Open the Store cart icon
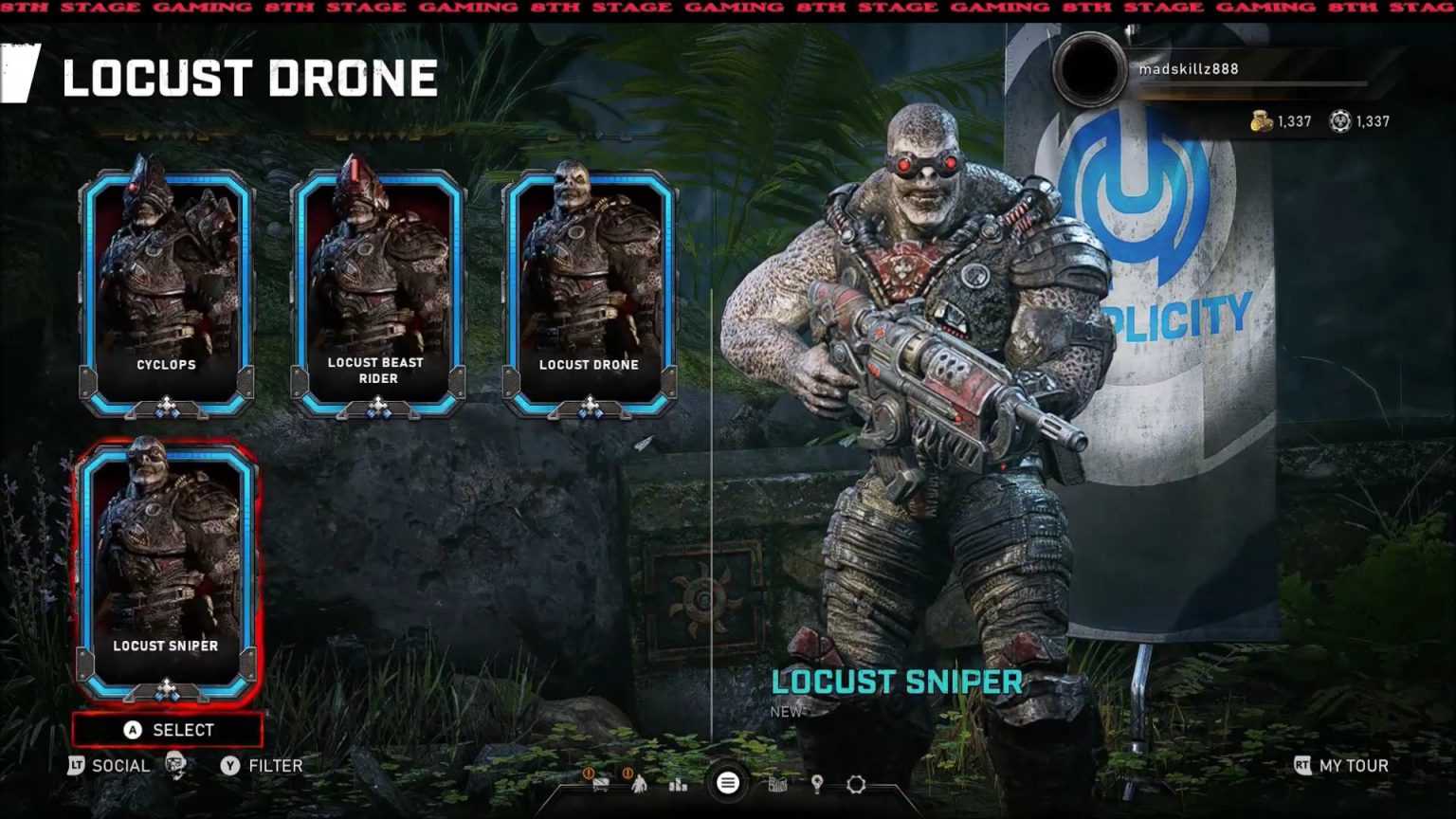This screenshot has height=819, width=1456. coord(601,784)
